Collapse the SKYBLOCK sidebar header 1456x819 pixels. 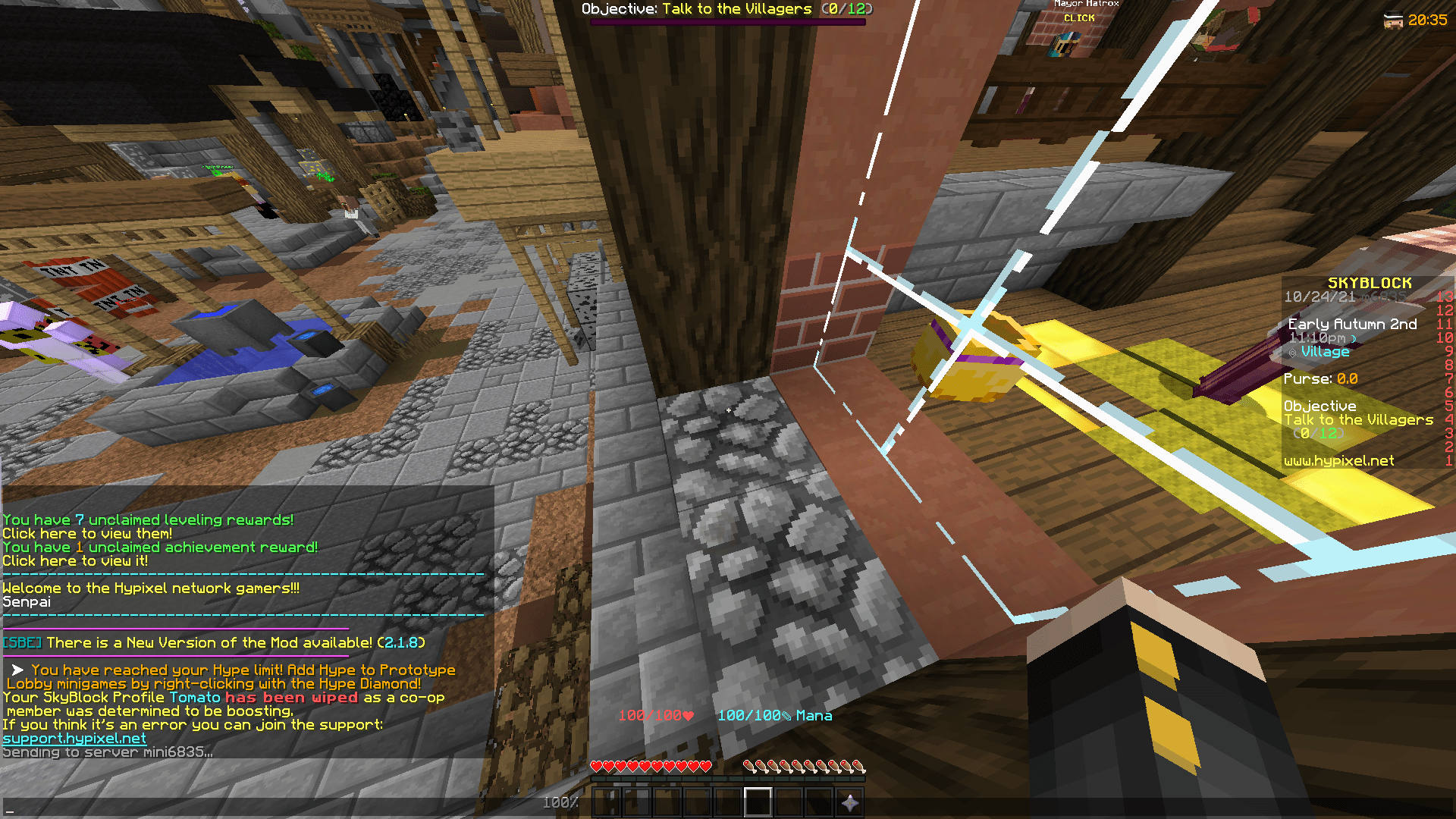click(1371, 282)
